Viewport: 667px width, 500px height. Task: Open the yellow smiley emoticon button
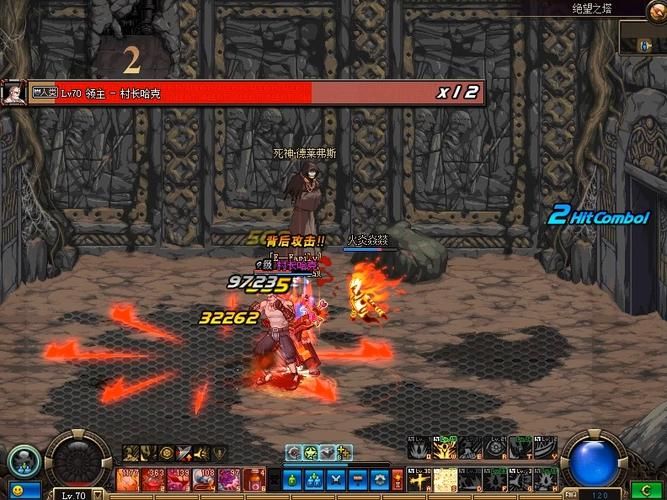[17, 492]
